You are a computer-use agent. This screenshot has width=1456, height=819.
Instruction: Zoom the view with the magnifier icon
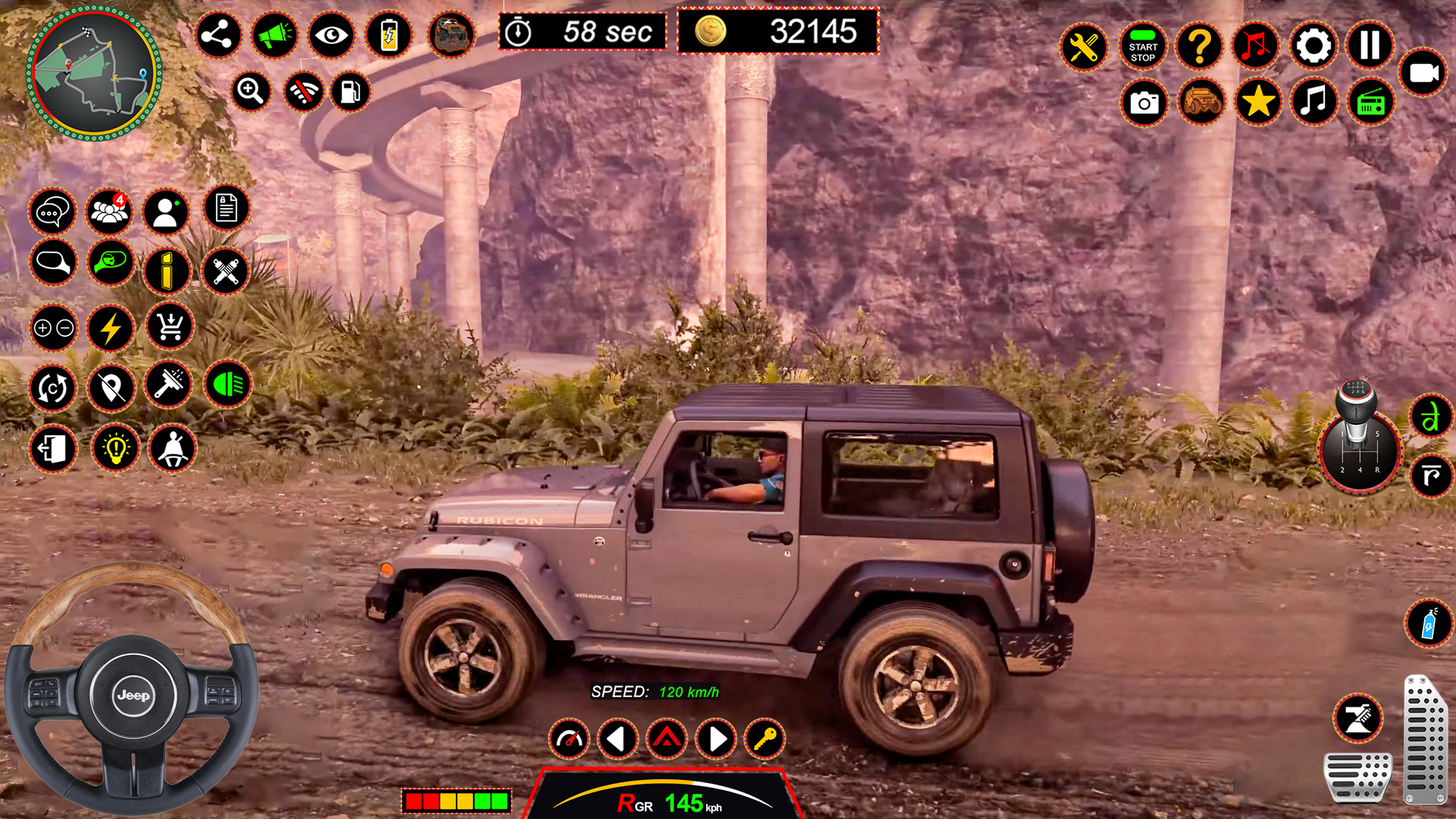click(252, 91)
